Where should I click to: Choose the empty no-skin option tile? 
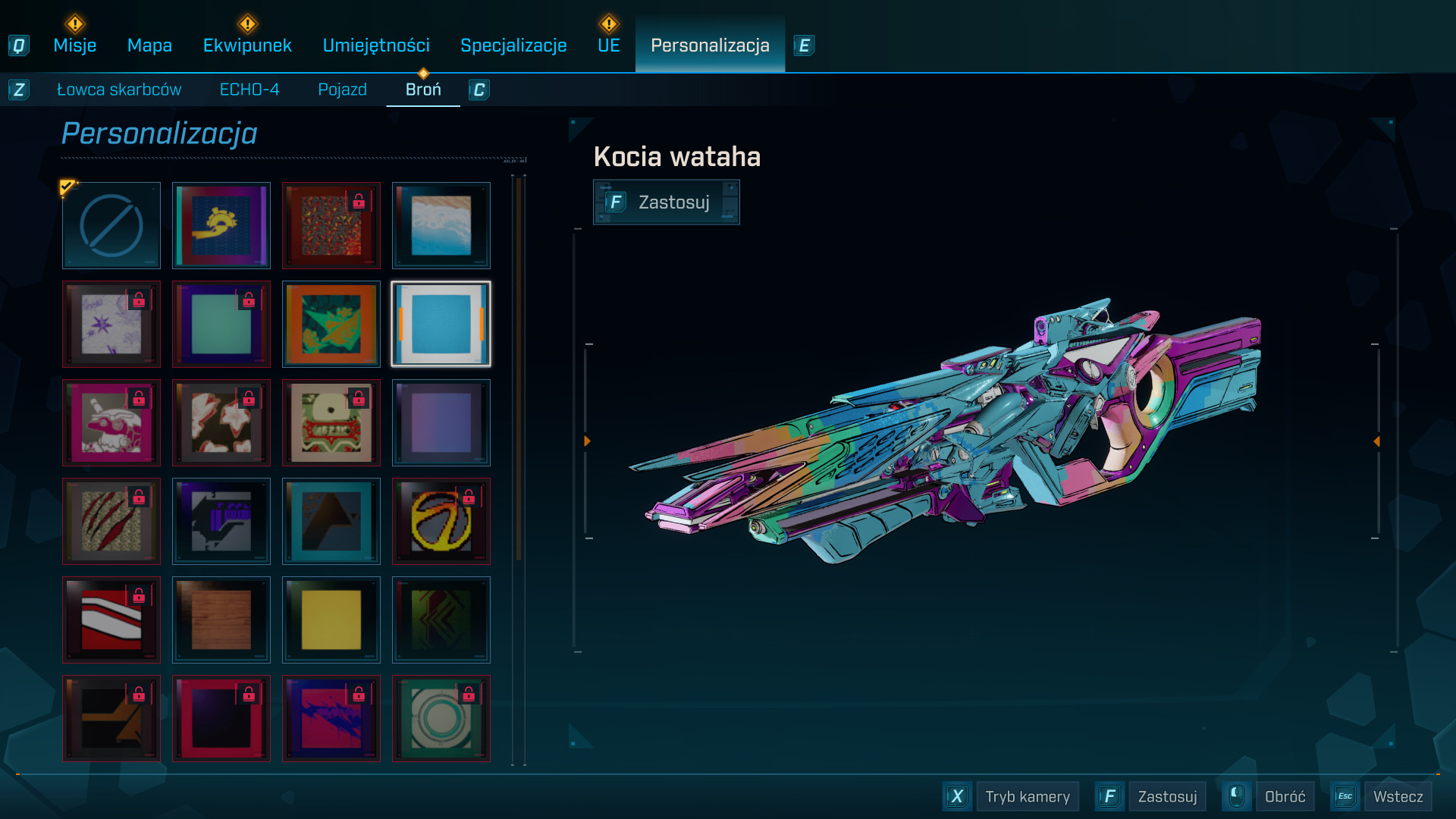111,225
